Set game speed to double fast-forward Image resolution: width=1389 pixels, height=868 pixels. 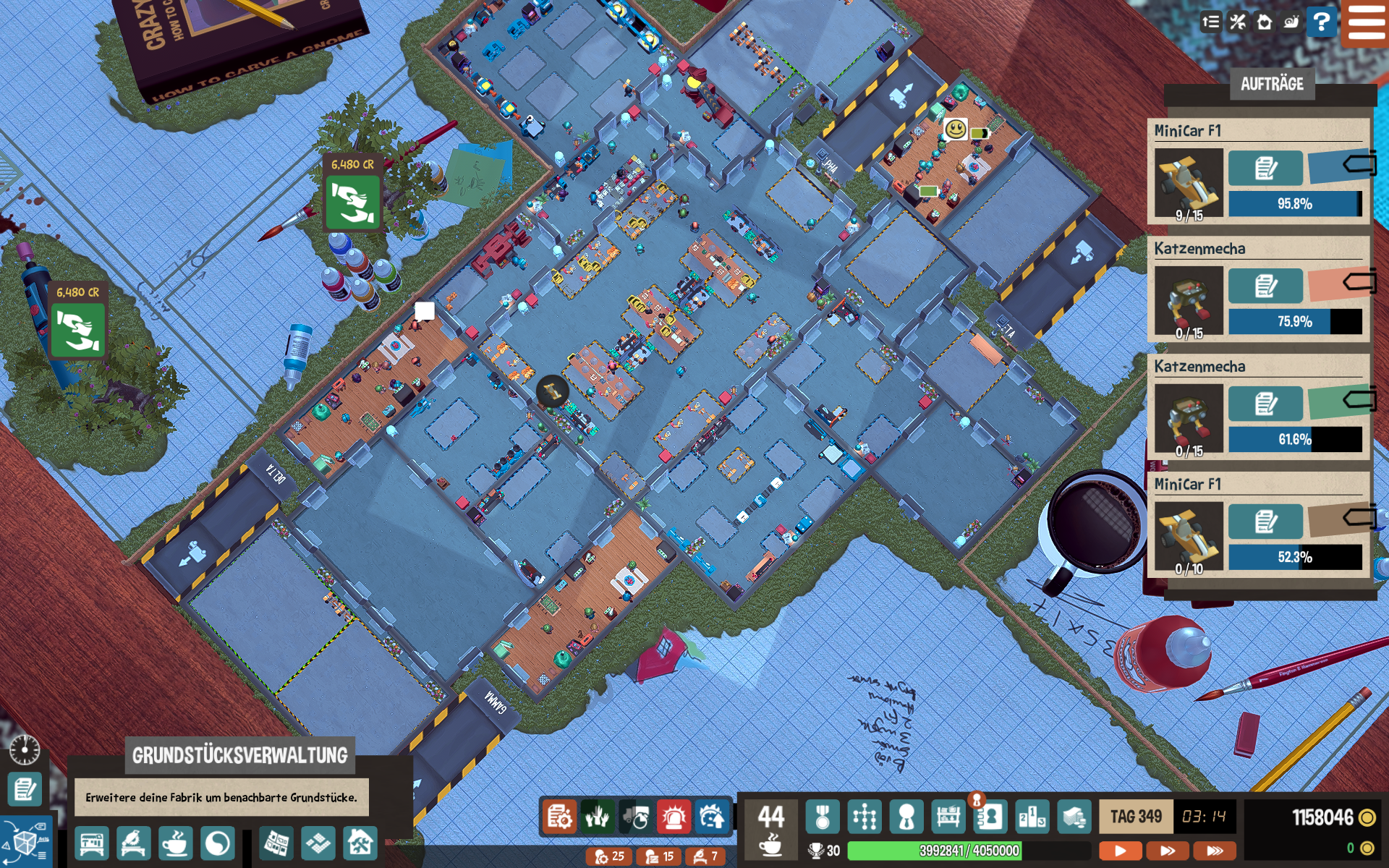(x=1168, y=851)
